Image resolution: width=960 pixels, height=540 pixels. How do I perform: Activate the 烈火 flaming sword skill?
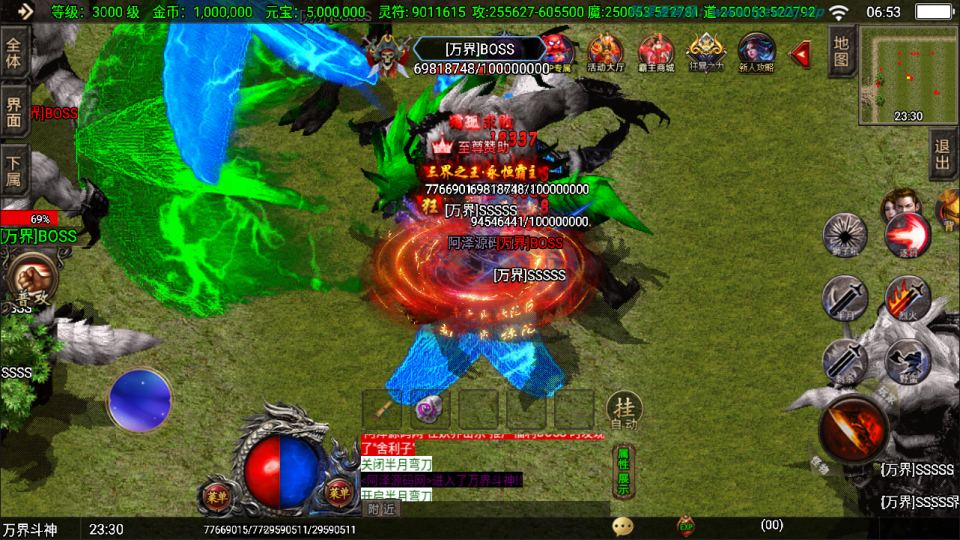(907, 298)
